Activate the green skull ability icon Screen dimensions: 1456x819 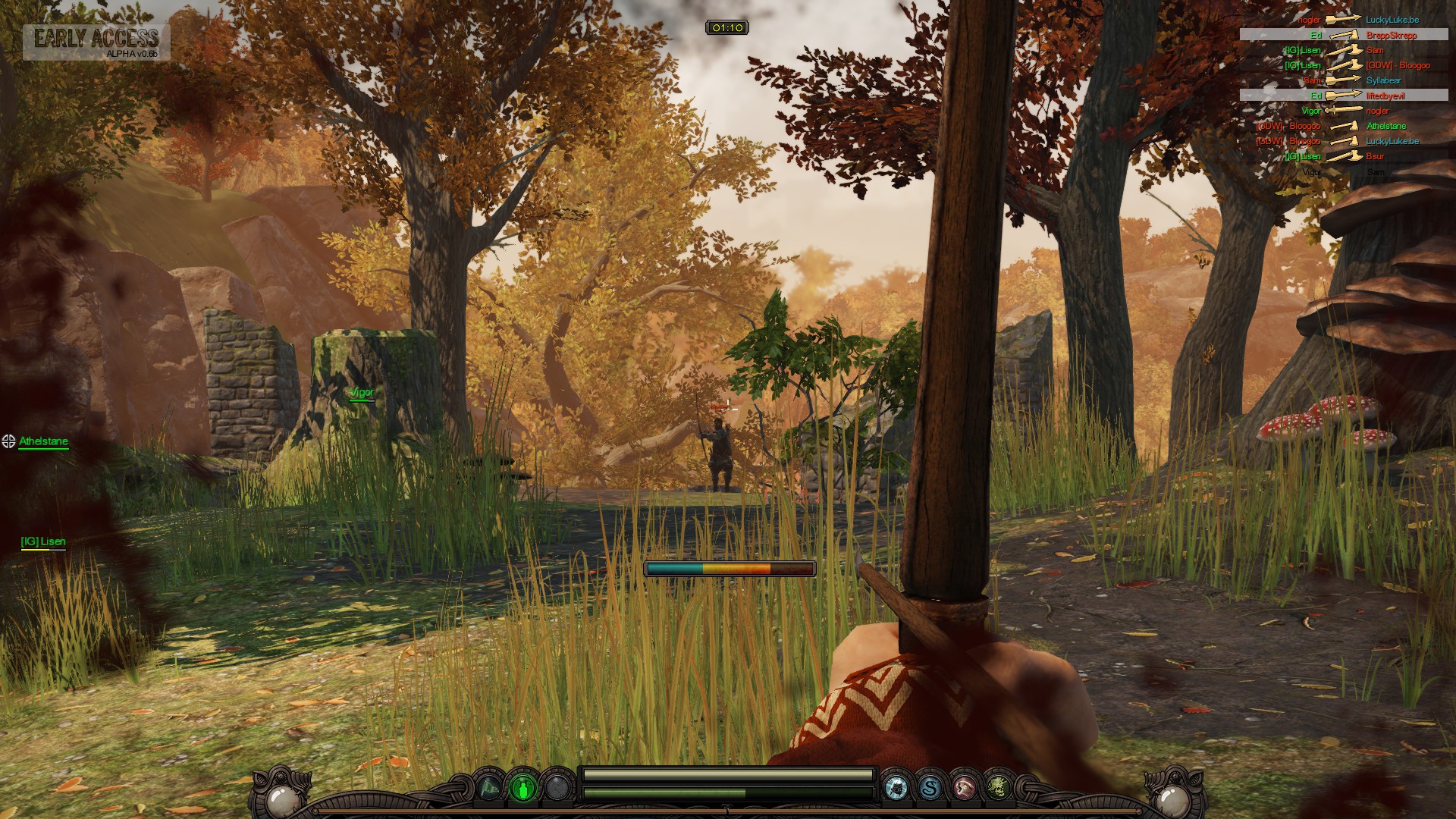998,788
